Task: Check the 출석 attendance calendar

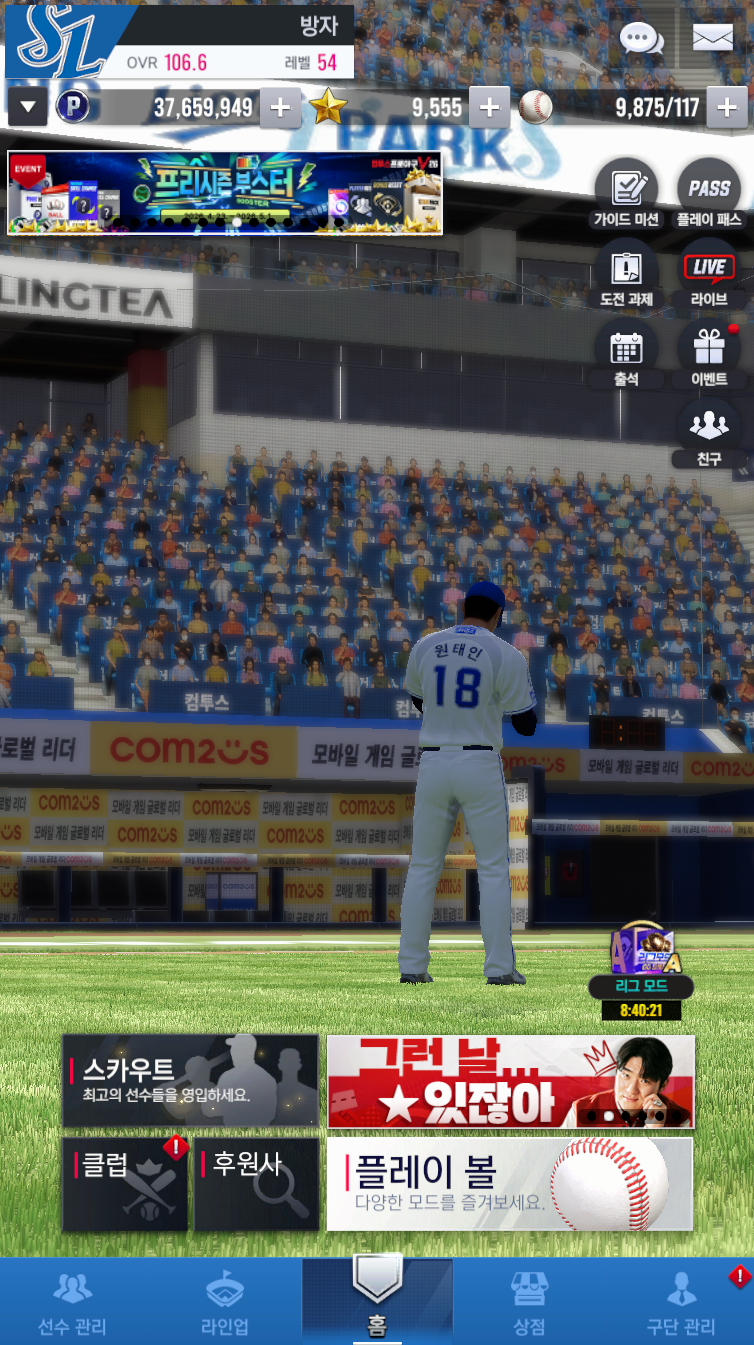Action: point(626,354)
